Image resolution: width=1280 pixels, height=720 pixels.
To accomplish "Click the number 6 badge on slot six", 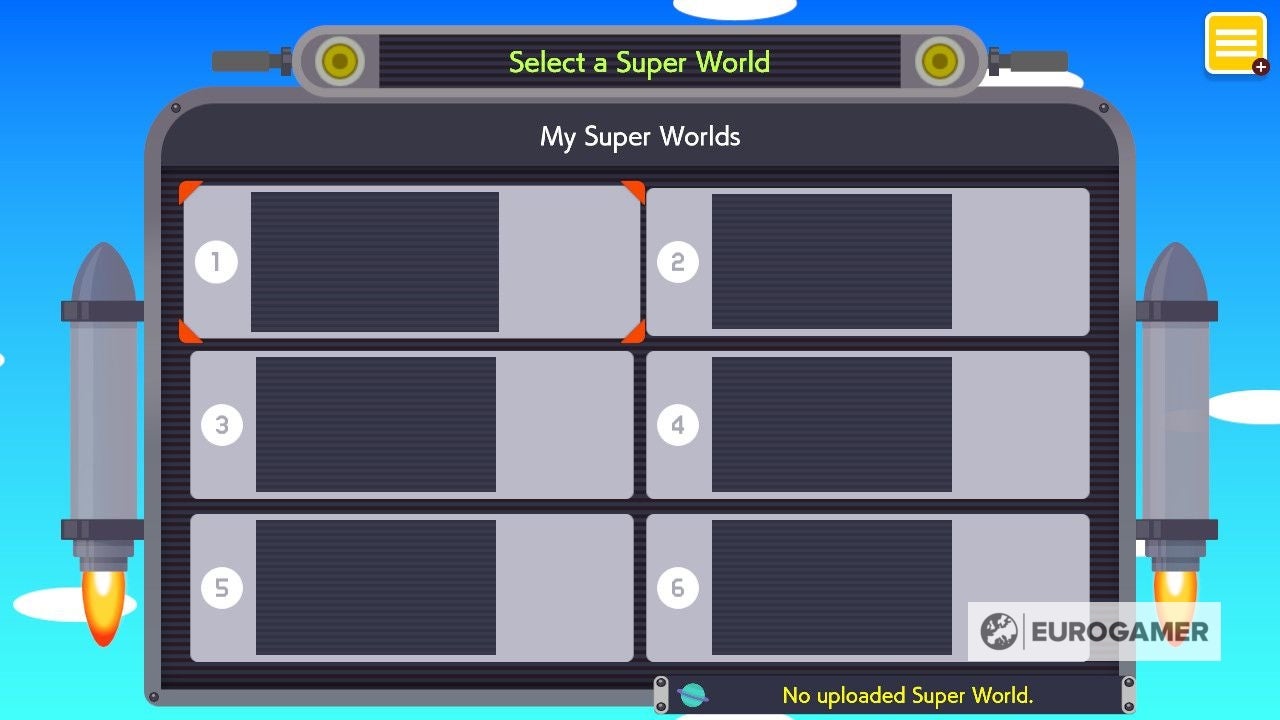I will [x=679, y=587].
